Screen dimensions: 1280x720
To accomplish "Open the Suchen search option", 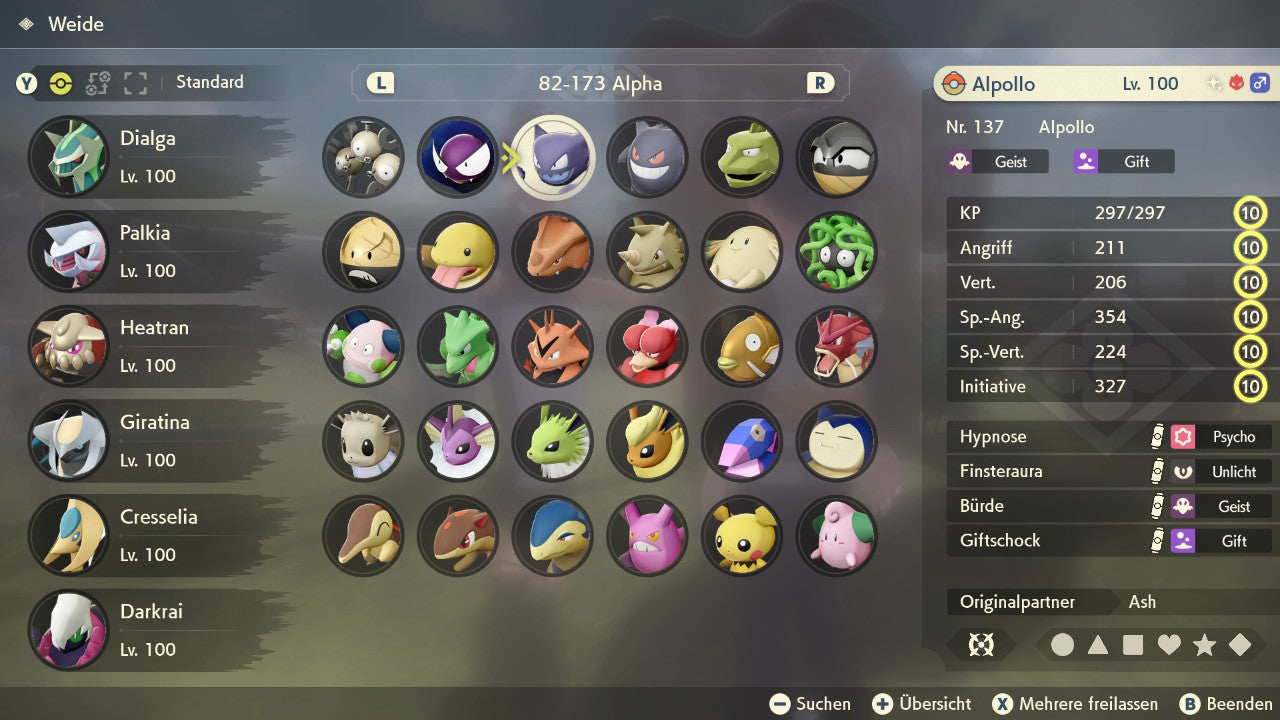I will (811, 703).
